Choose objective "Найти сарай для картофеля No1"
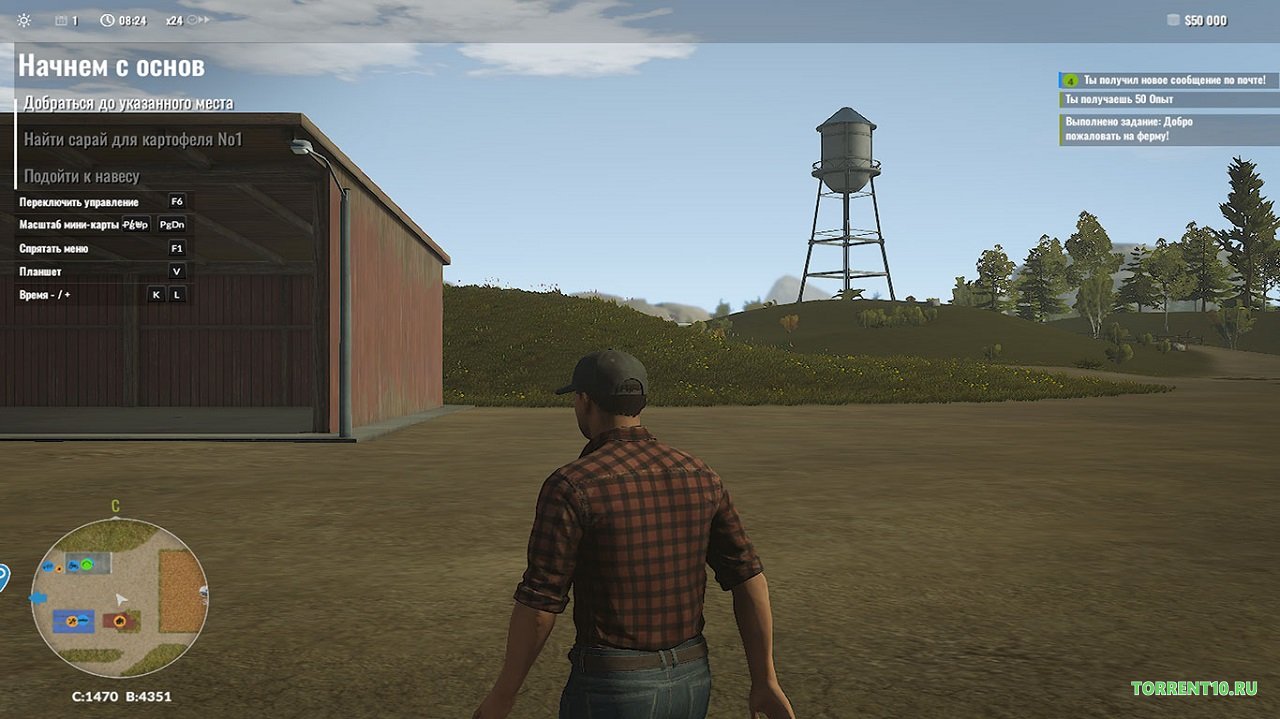 (x=133, y=140)
